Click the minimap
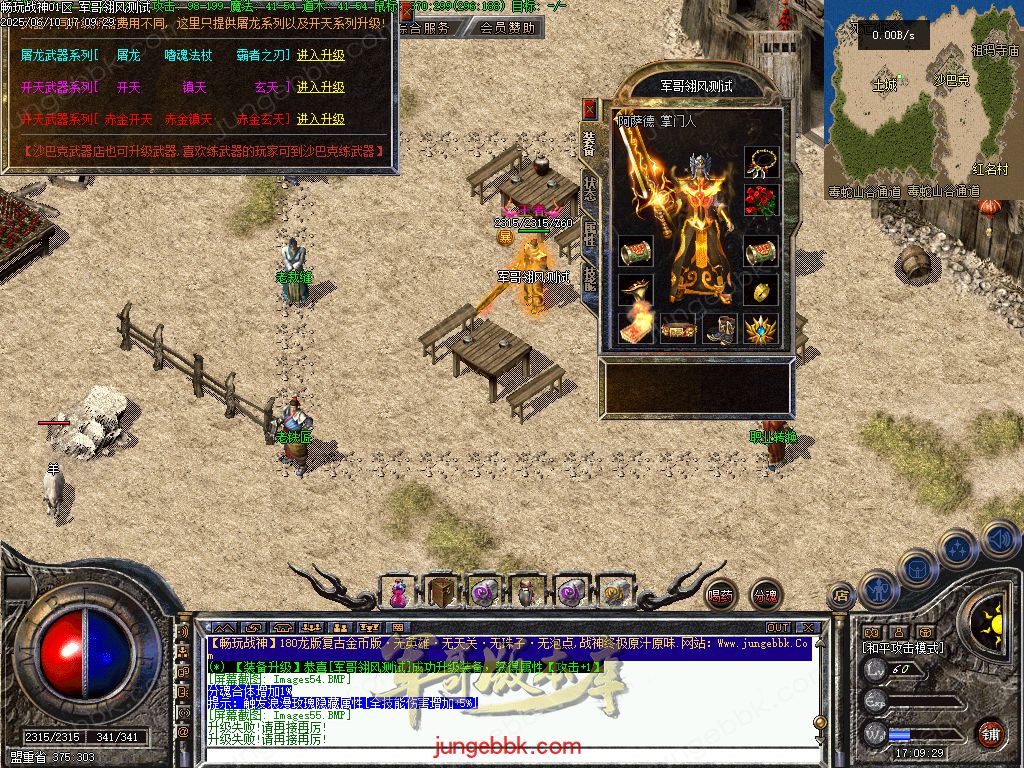 click(920, 100)
